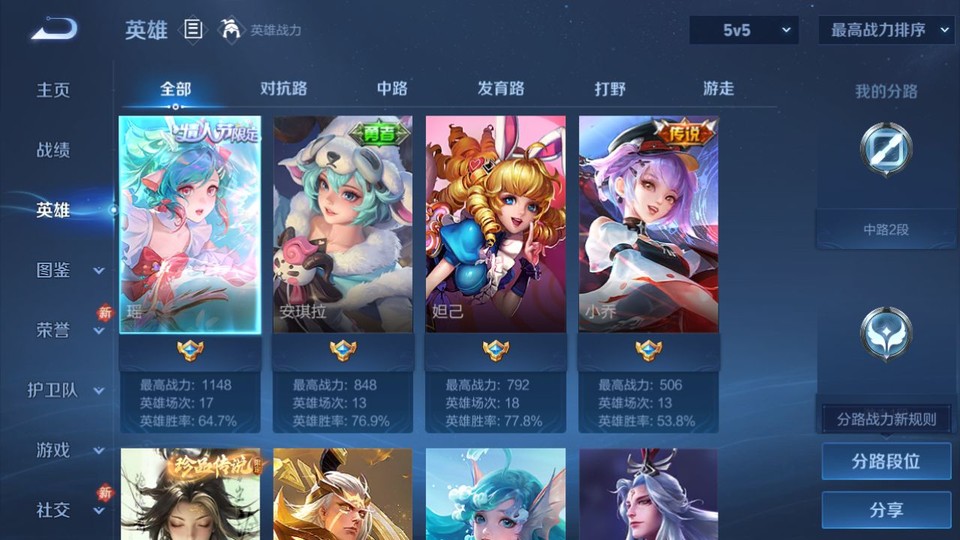Screen dimensions: 960x540
Task: Open the 分路段位 lane rank button
Action: pyautogui.click(x=886, y=462)
